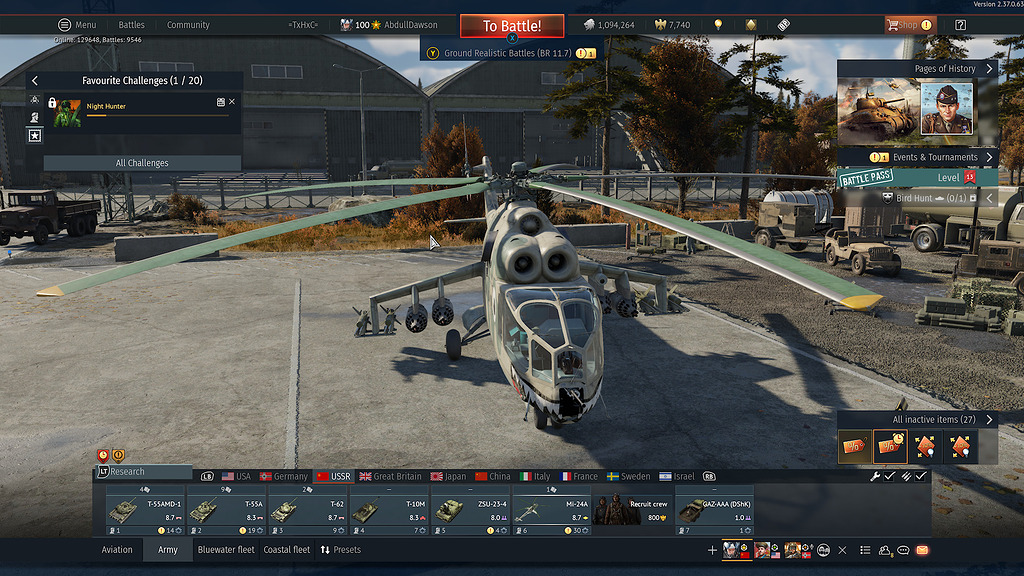This screenshot has width=1024, height=576.
Task: Choose the Sweden nation tab
Action: click(x=629, y=477)
